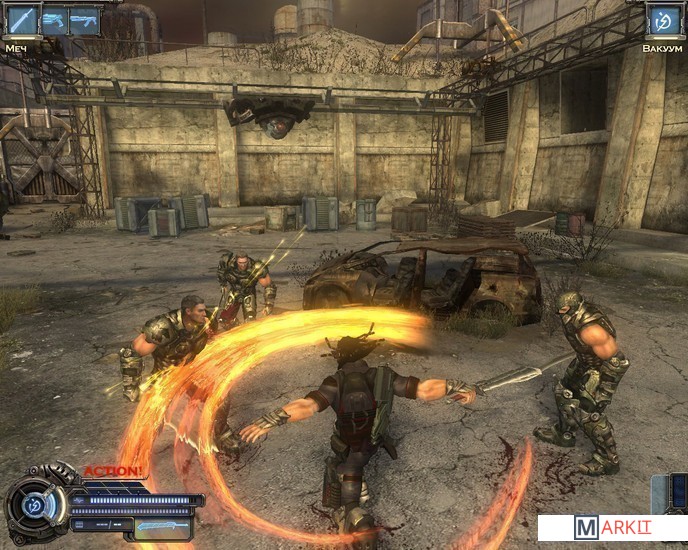Viewport: 688px width, 550px height.
Task: Select the equipped sword panel beside the dial
Action: coord(161,524)
